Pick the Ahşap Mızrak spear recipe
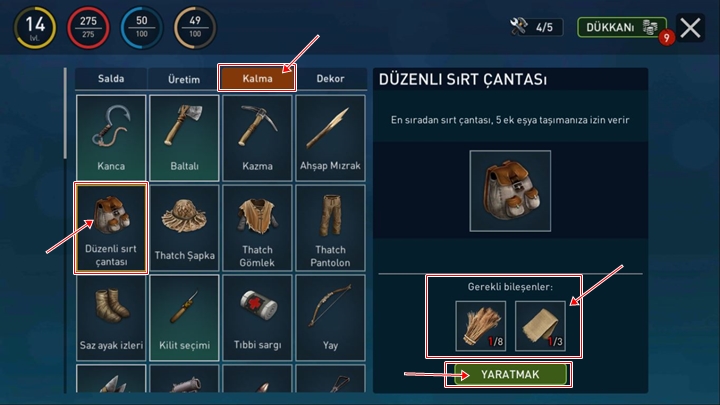This screenshot has height=405, width=720. [x=330, y=135]
